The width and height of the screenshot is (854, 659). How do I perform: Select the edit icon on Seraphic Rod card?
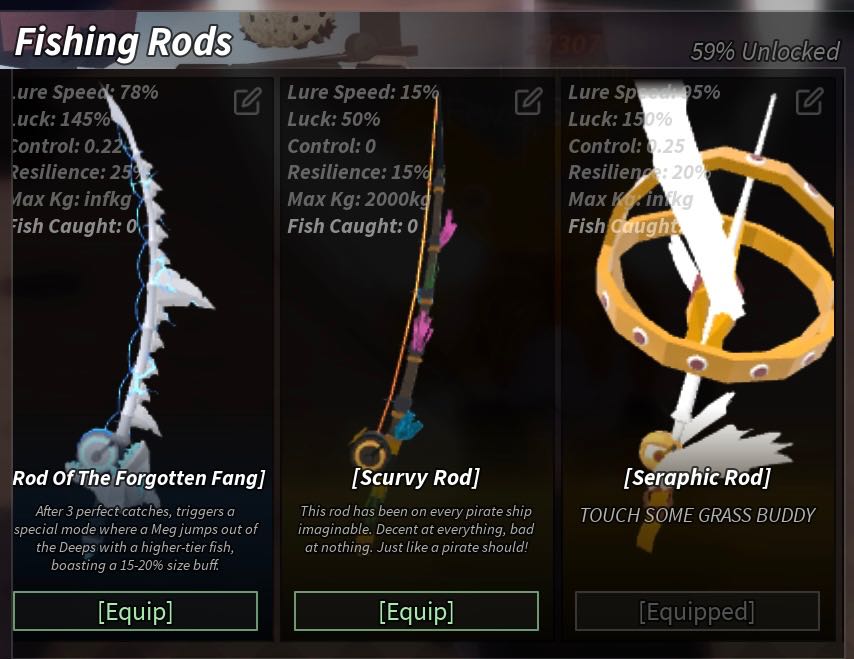click(809, 101)
